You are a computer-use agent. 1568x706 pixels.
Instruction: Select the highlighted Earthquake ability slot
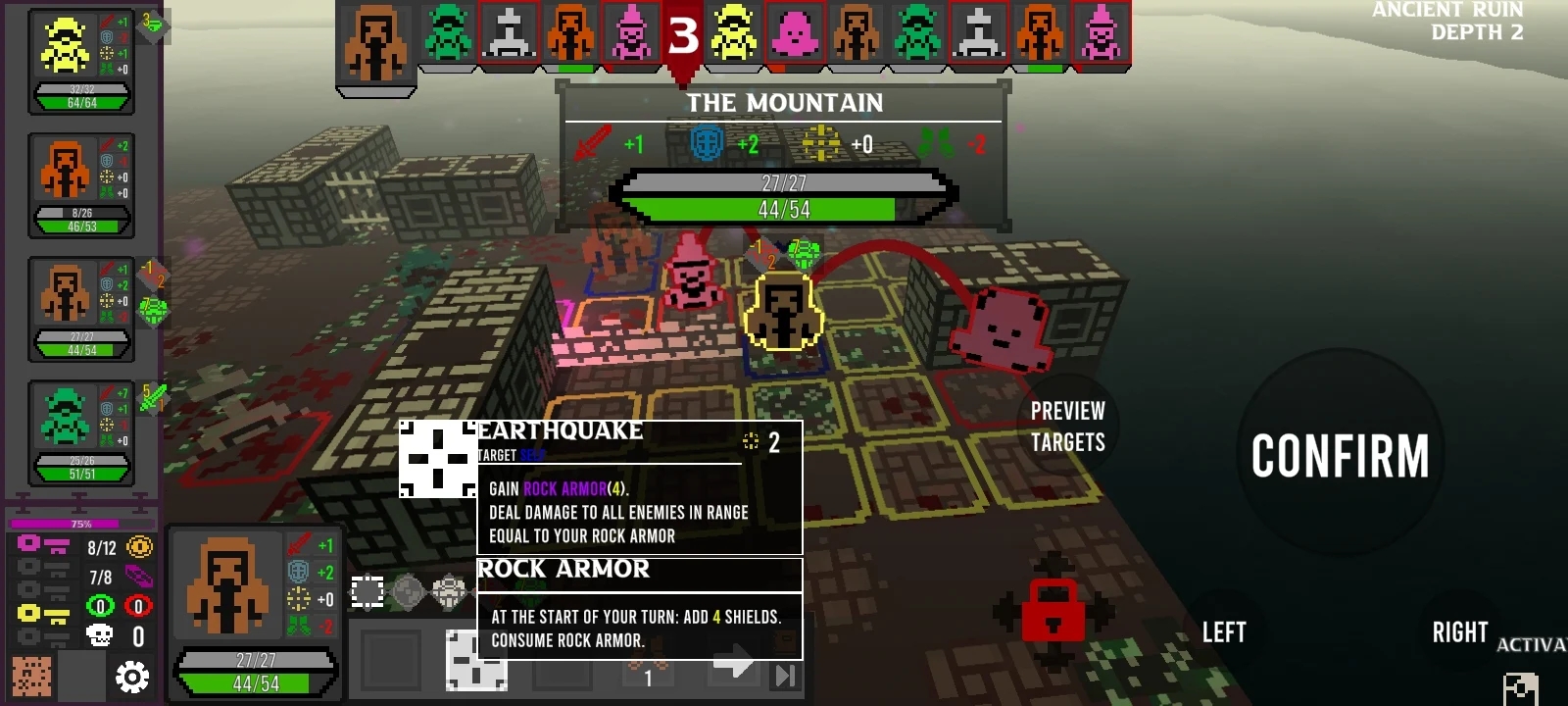point(475,661)
